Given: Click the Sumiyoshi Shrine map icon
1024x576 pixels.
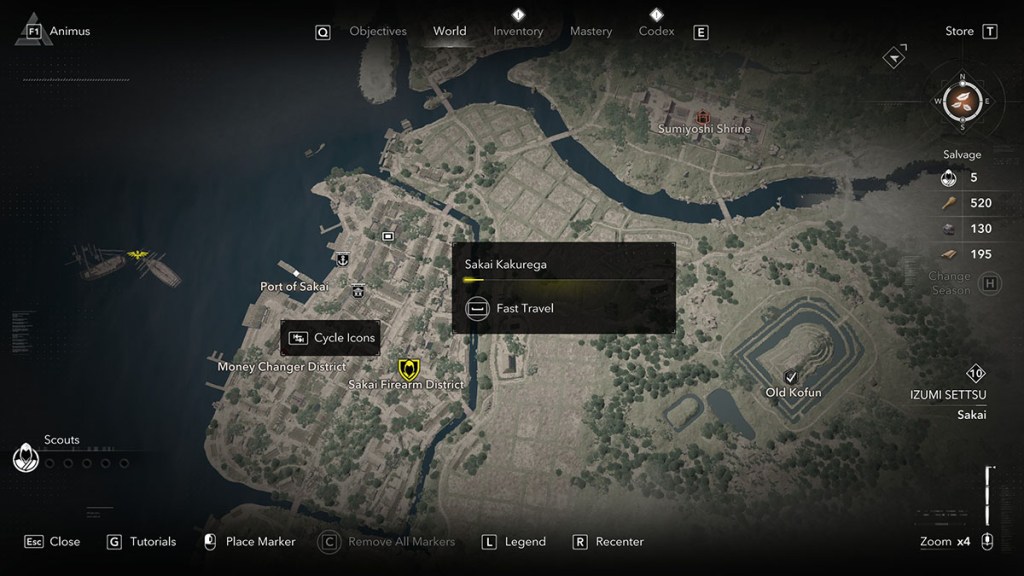Looking at the screenshot, I should pyautogui.click(x=703, y=116).
